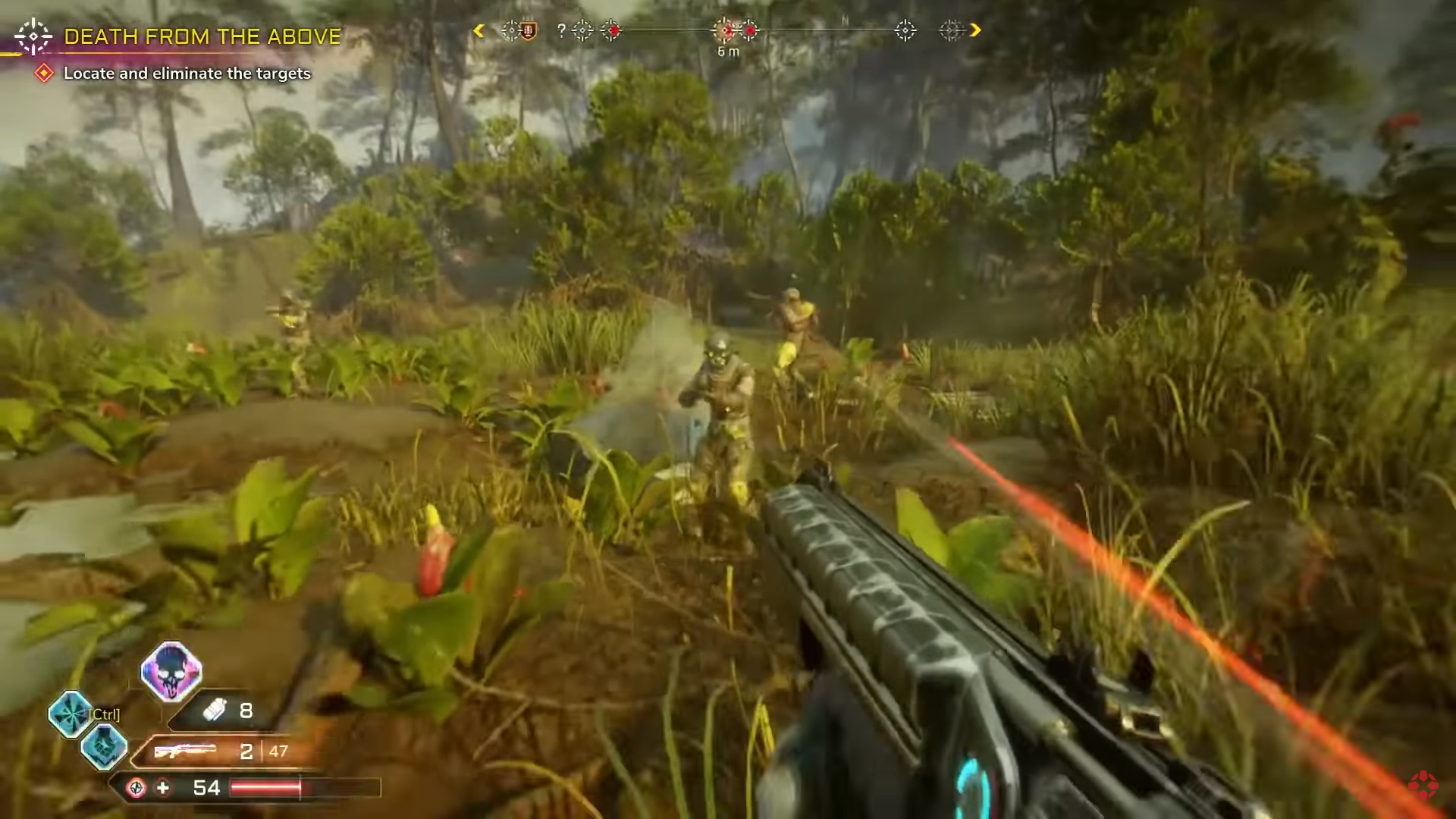This screenshot has width=1456, height=819.
Task: Select the orange shield marker on compass
Action: tap(529, 31)
